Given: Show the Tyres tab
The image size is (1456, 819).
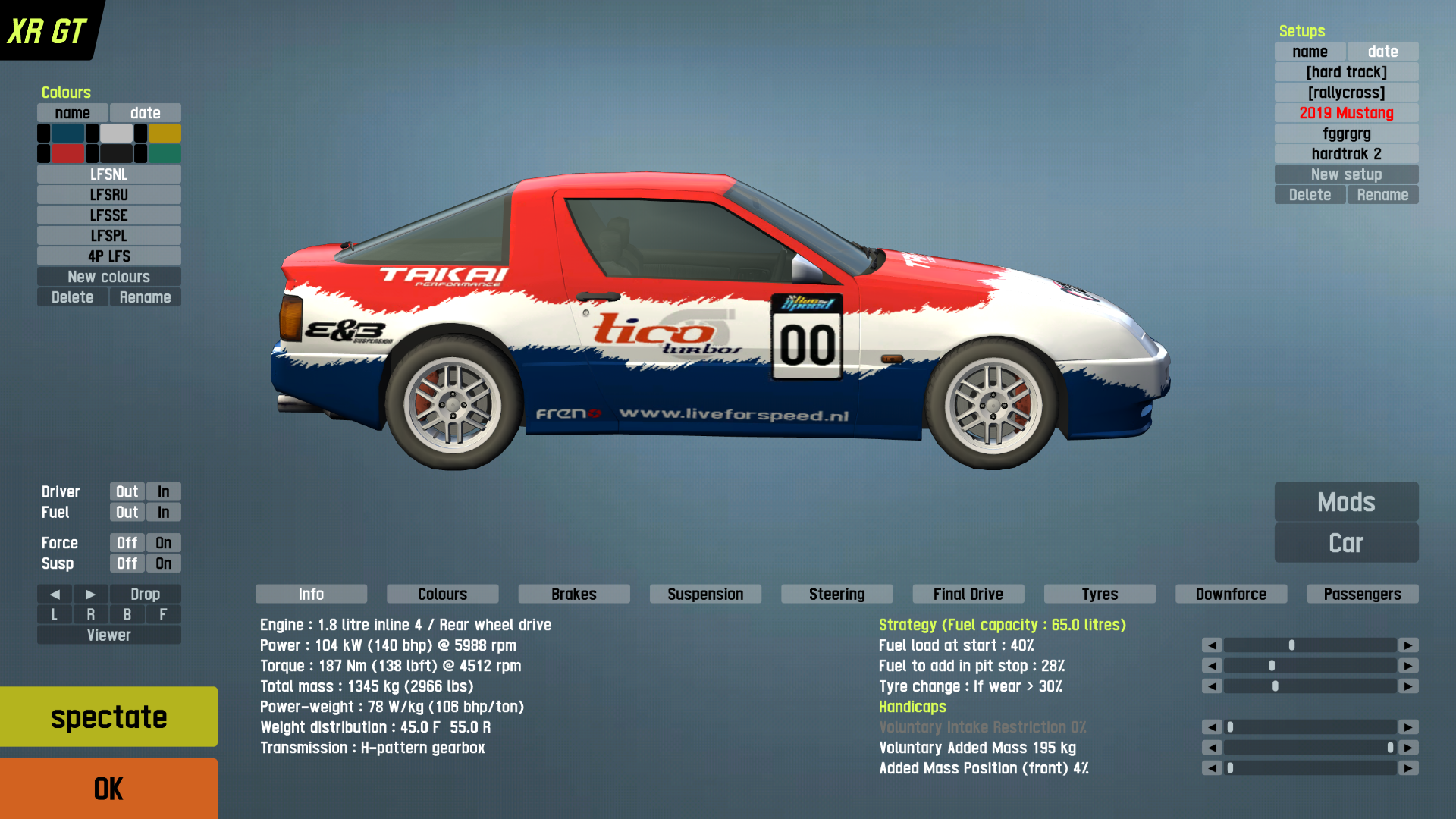Looking at the screenshot, I should pyautogui.click(x=1100, y=594).
